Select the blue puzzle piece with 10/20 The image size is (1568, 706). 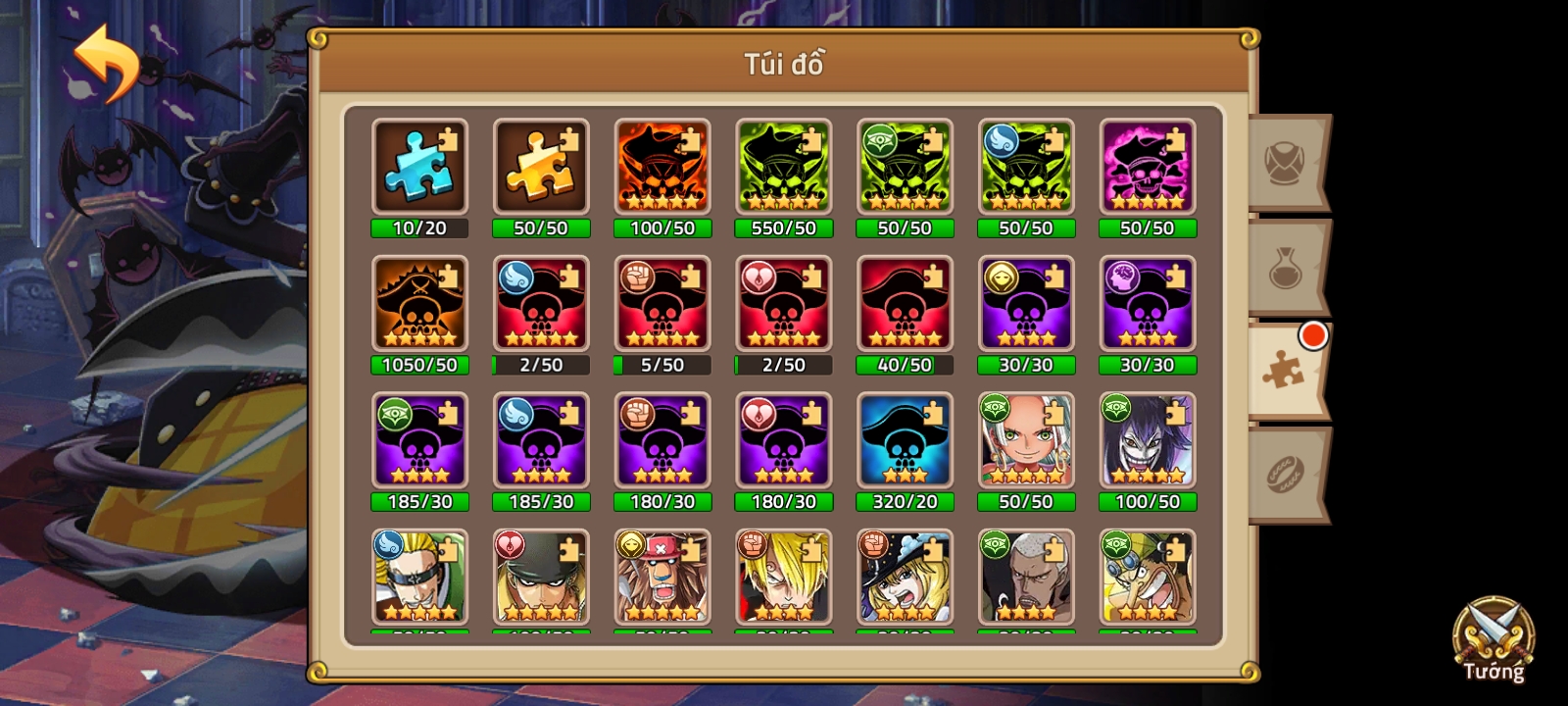[x=419, y=167]
